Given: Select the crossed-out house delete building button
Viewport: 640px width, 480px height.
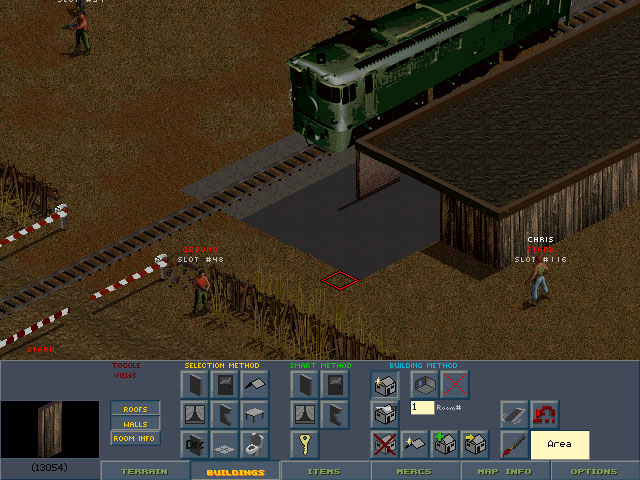Looking at the screenshot, I should 385,444.
